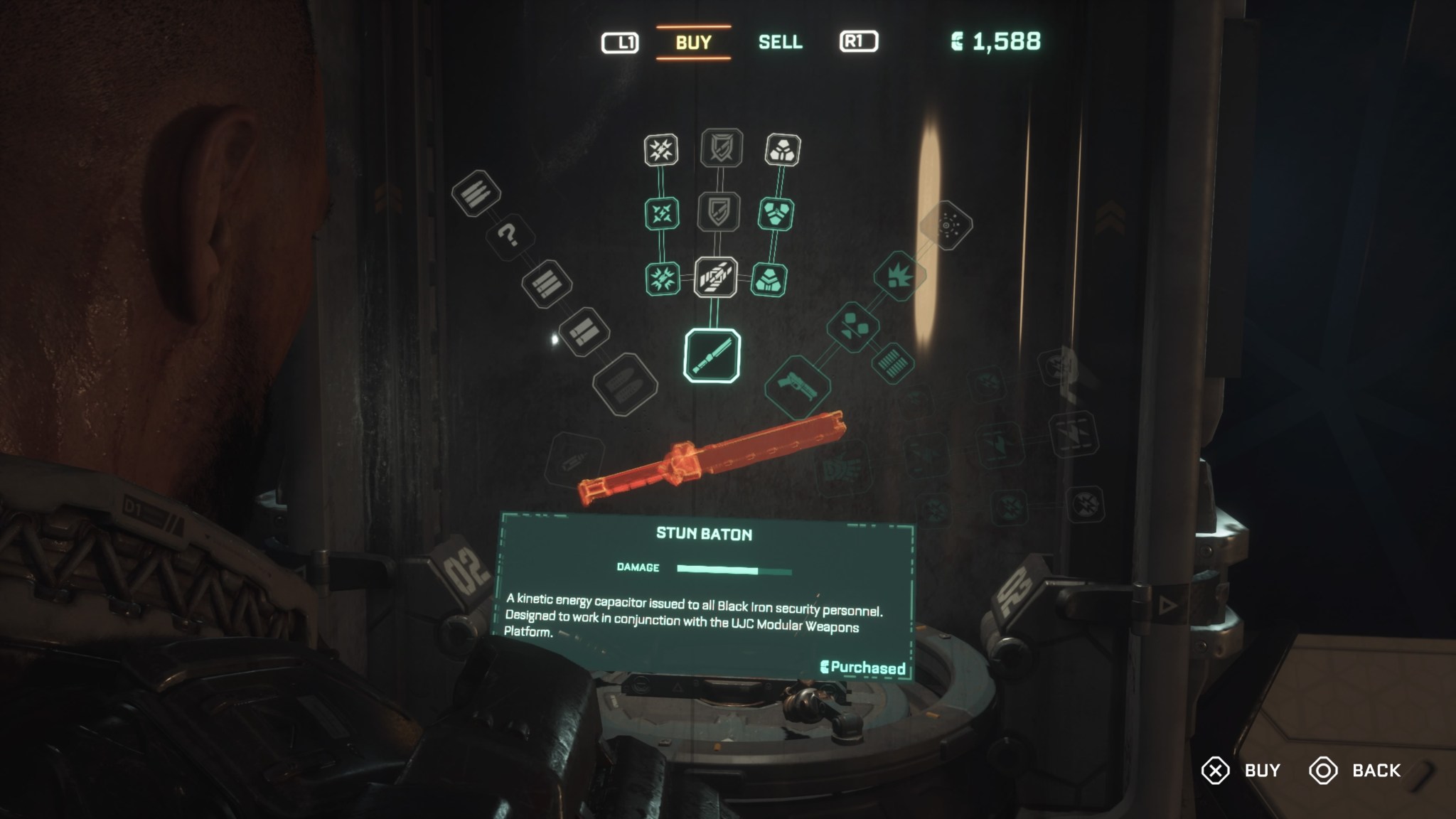Switch to the SELL tab
Image resolution: width=1456 pixels, height=819 pixels.
pos(780,41)
